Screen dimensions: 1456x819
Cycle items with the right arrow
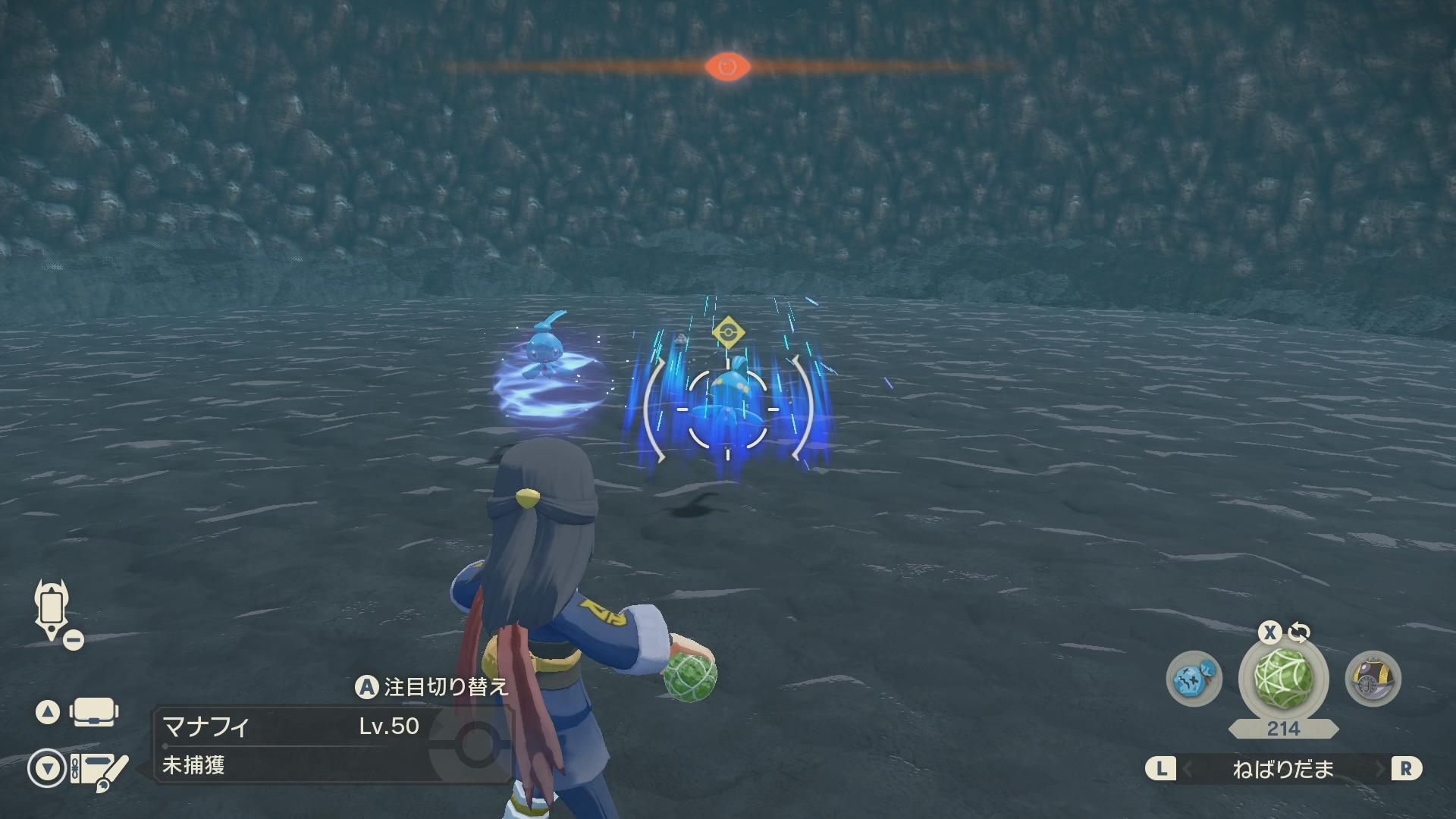point(1380,770)
